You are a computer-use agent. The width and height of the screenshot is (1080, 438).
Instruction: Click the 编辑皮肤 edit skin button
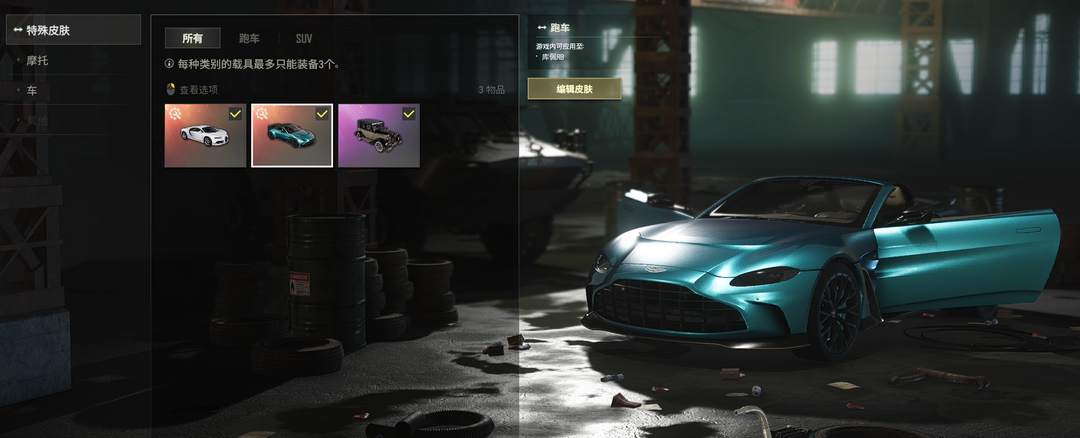click(574, 89)
